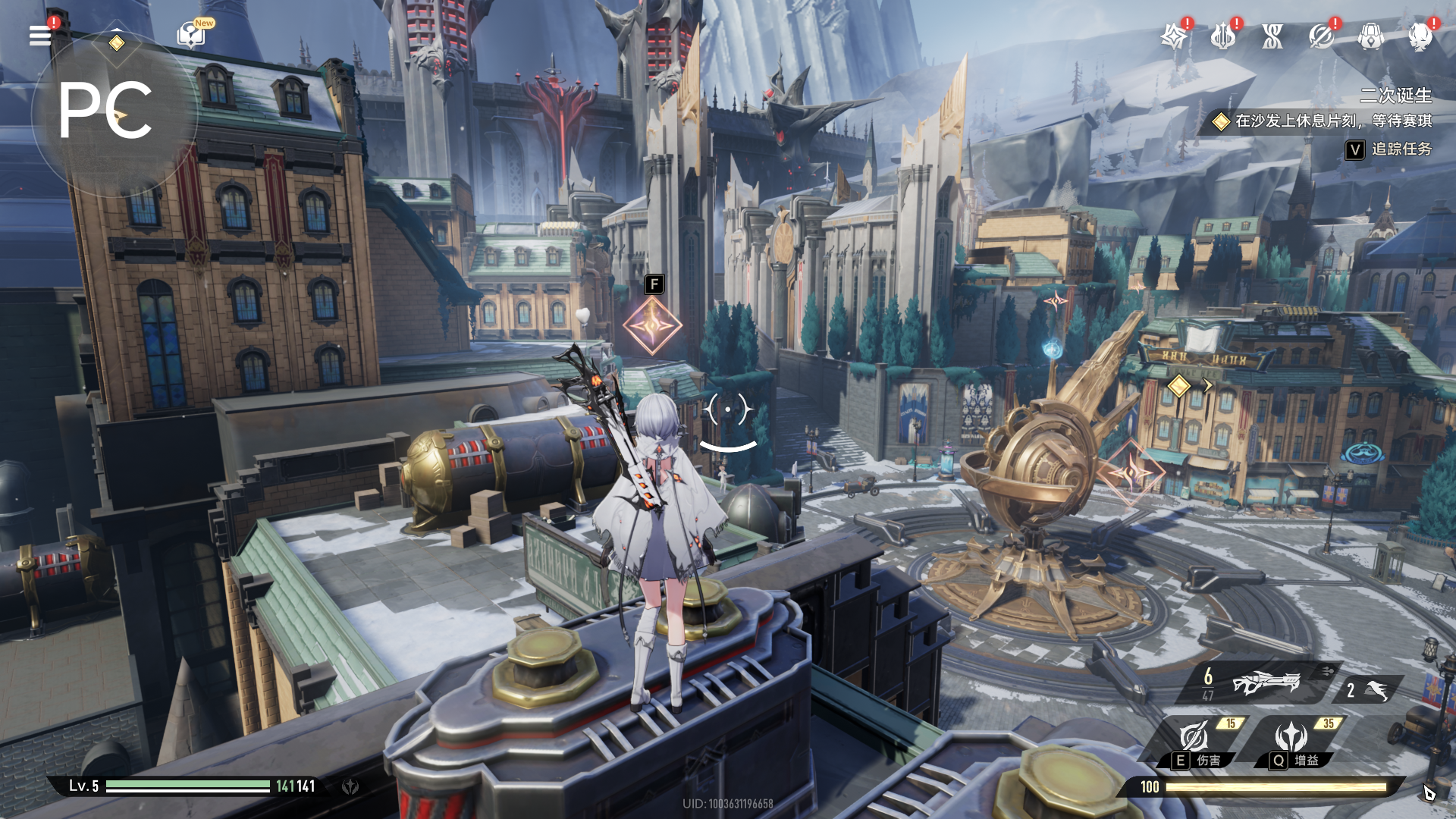Open the trident crest icon in the top bar
Image resolution: width=1456 pixels, height=819 pixels.
pos(1222,36)
